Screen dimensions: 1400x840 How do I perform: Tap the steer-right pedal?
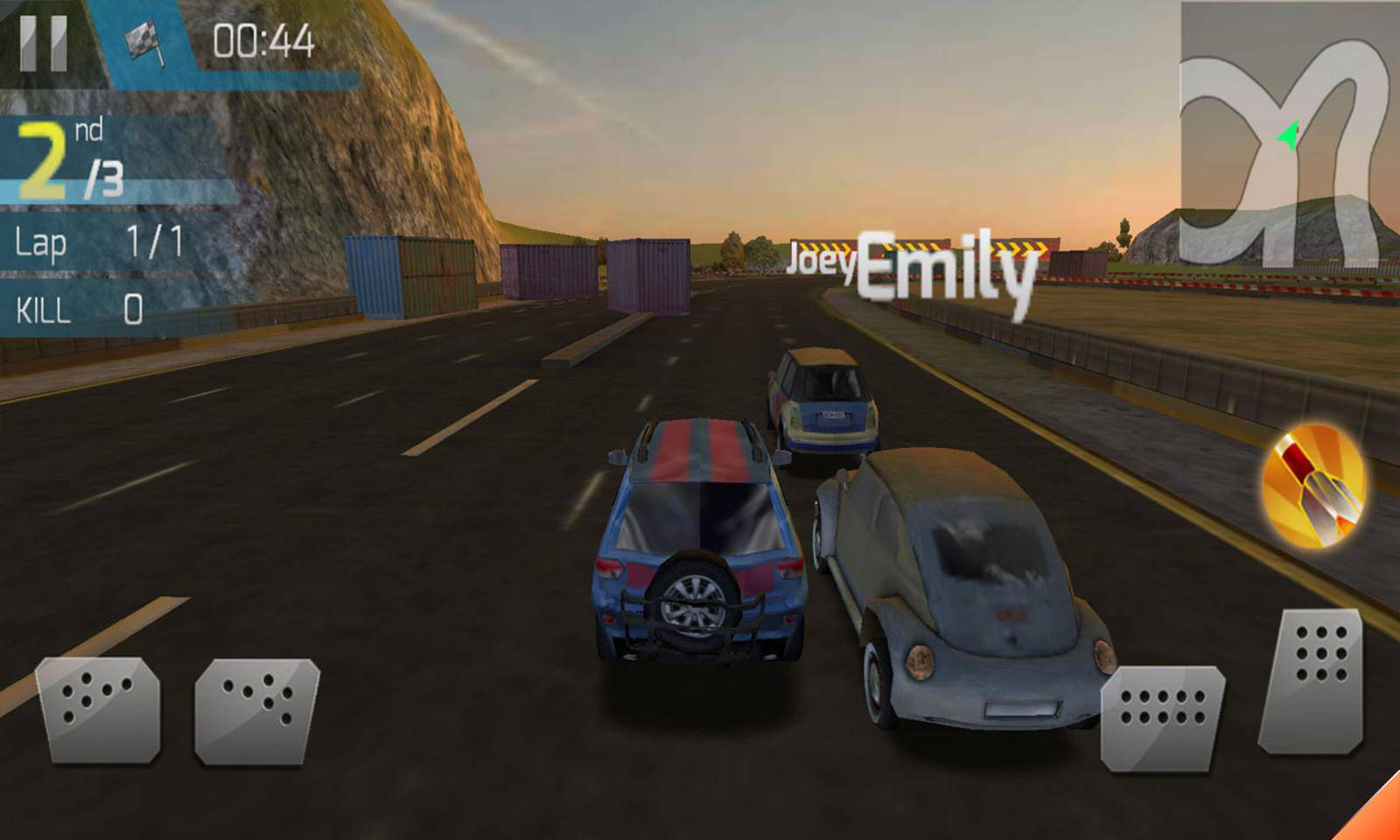click(x=257, y=710)
